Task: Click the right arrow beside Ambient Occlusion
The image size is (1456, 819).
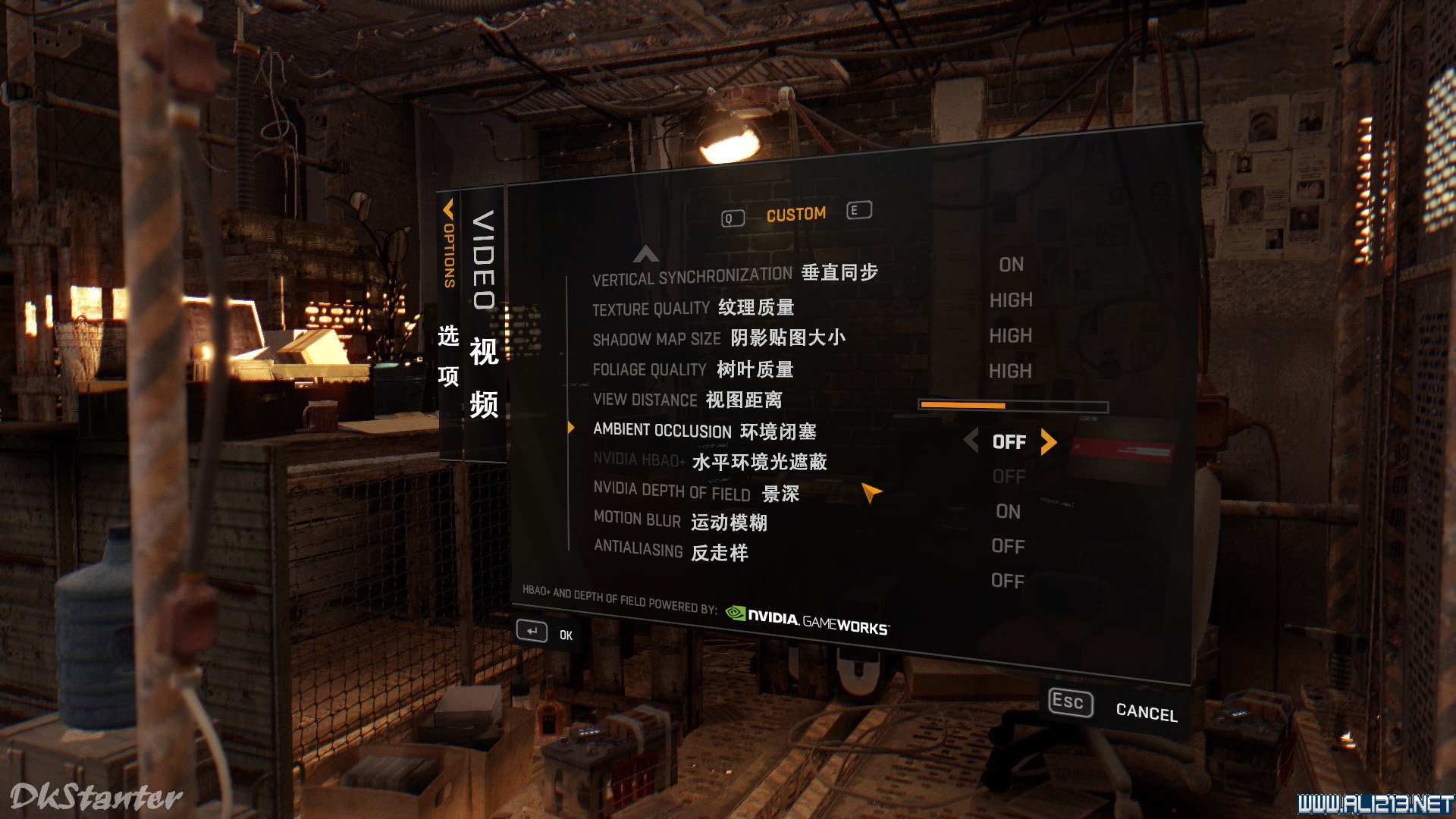Action: (1049, 441)
